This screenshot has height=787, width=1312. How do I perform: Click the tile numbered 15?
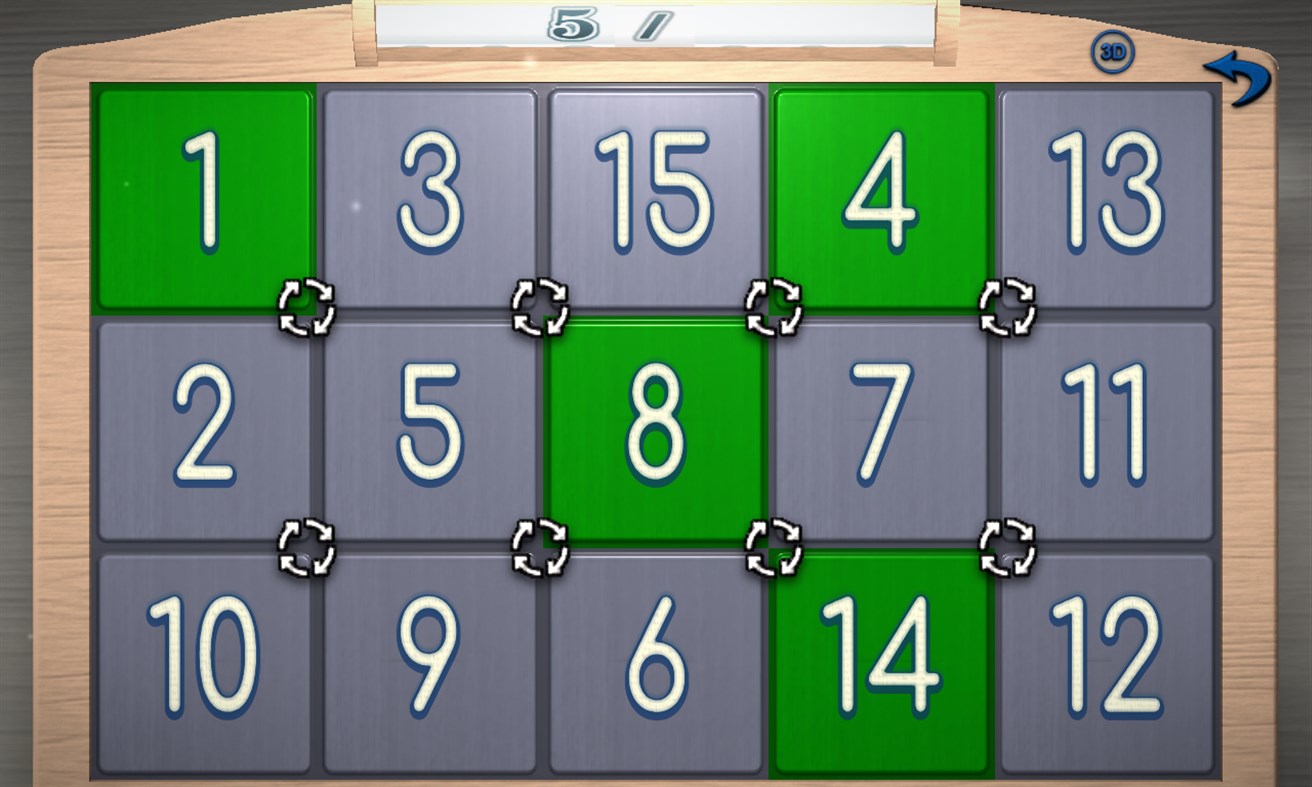pos(655,195)
